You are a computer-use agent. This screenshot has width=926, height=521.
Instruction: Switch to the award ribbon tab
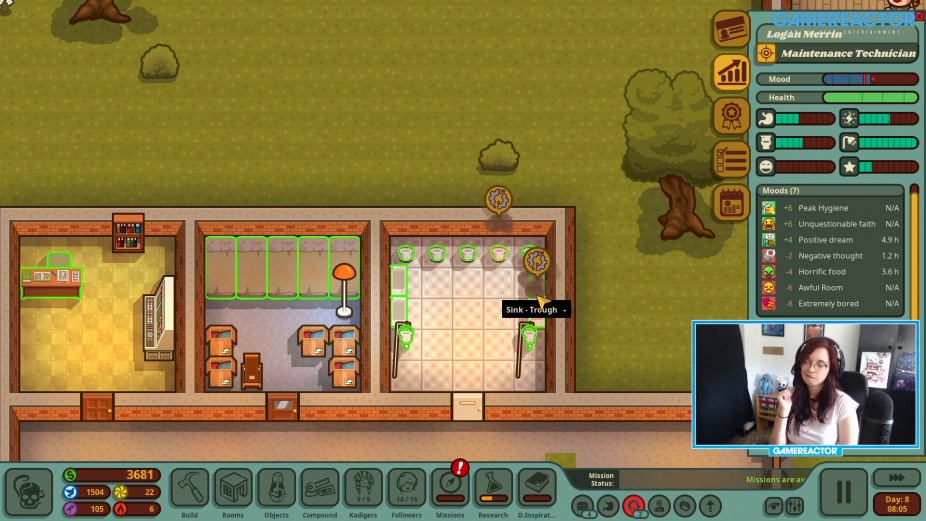731,115
